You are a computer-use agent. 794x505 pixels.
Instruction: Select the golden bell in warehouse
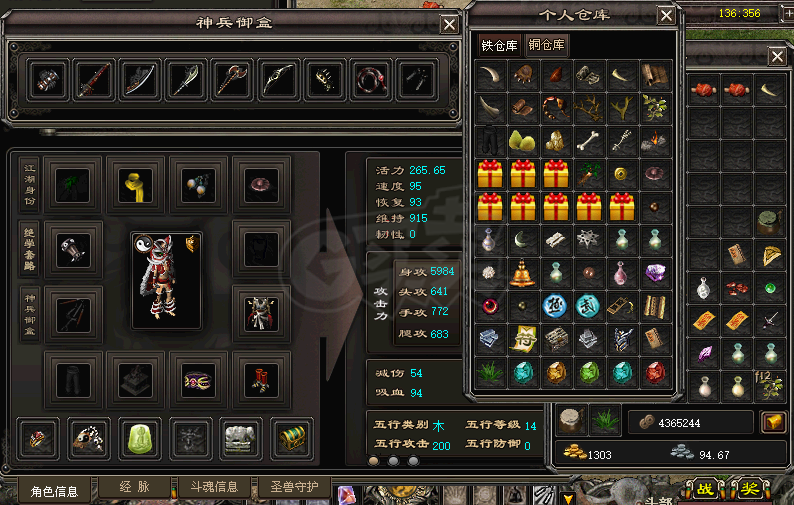pos(523,272)
